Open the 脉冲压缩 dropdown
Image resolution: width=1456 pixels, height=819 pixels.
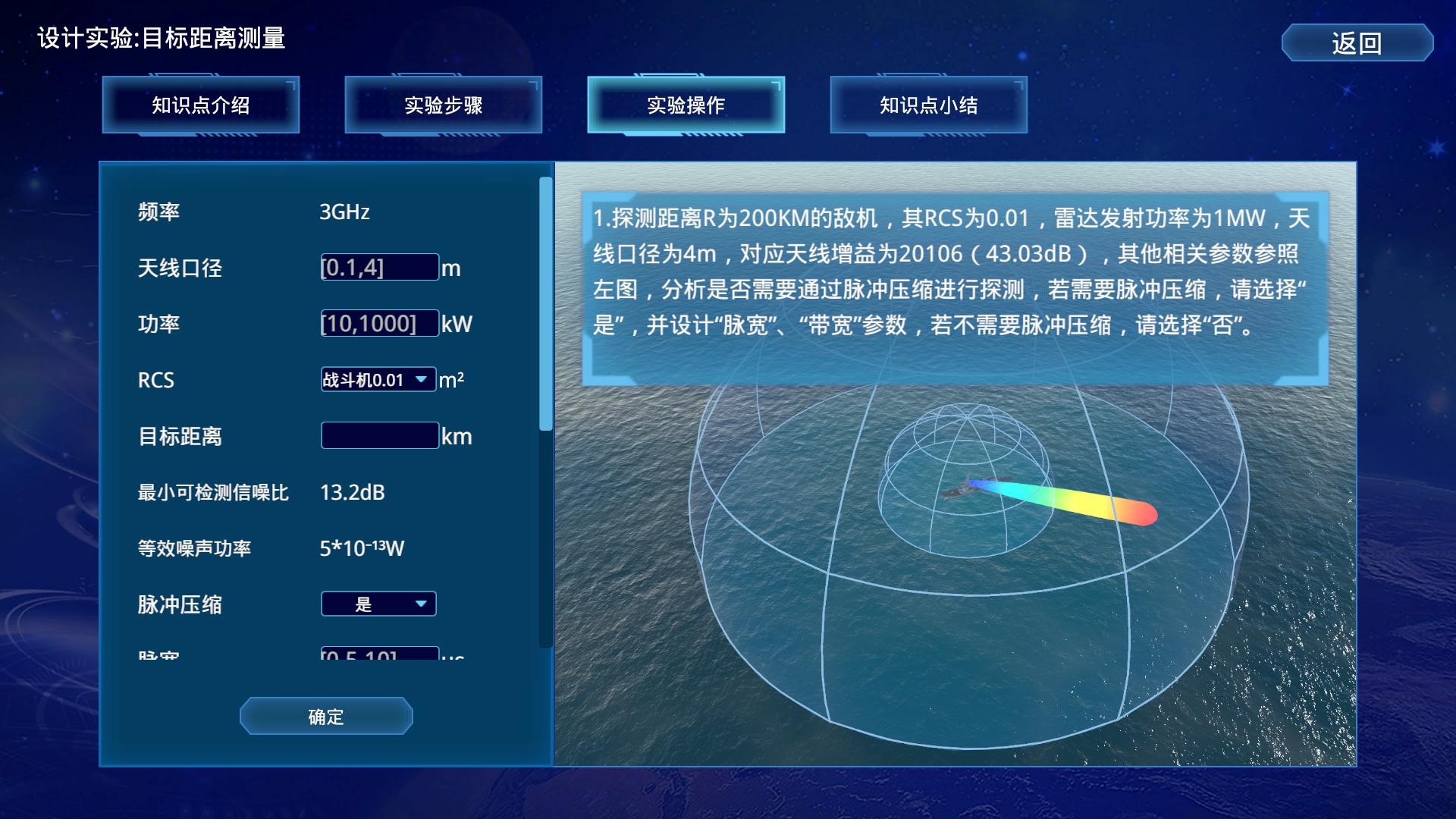point(378,604)
